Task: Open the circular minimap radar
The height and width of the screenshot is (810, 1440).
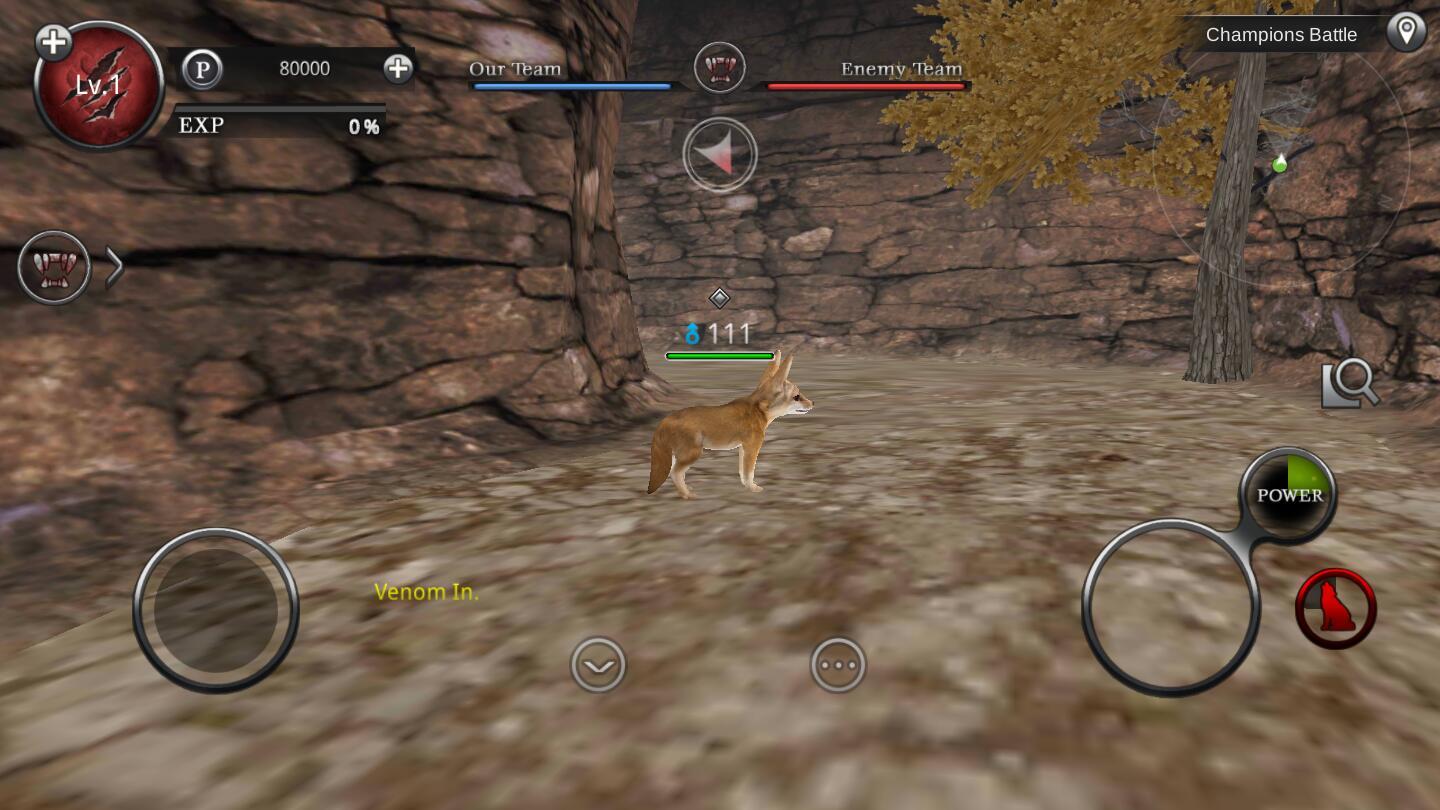Action: pyautogui.click(x=1280, y=160)
